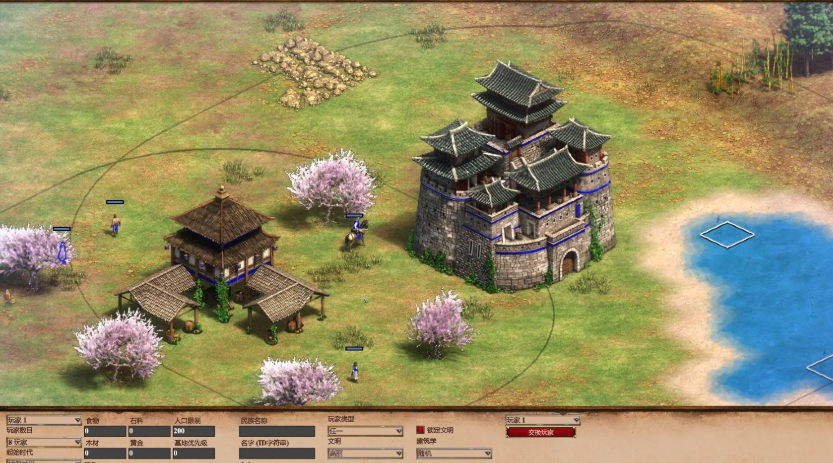Click the 木材 wood amount field
The width and height of the screenshot is (833, 463).
point(105,453)
